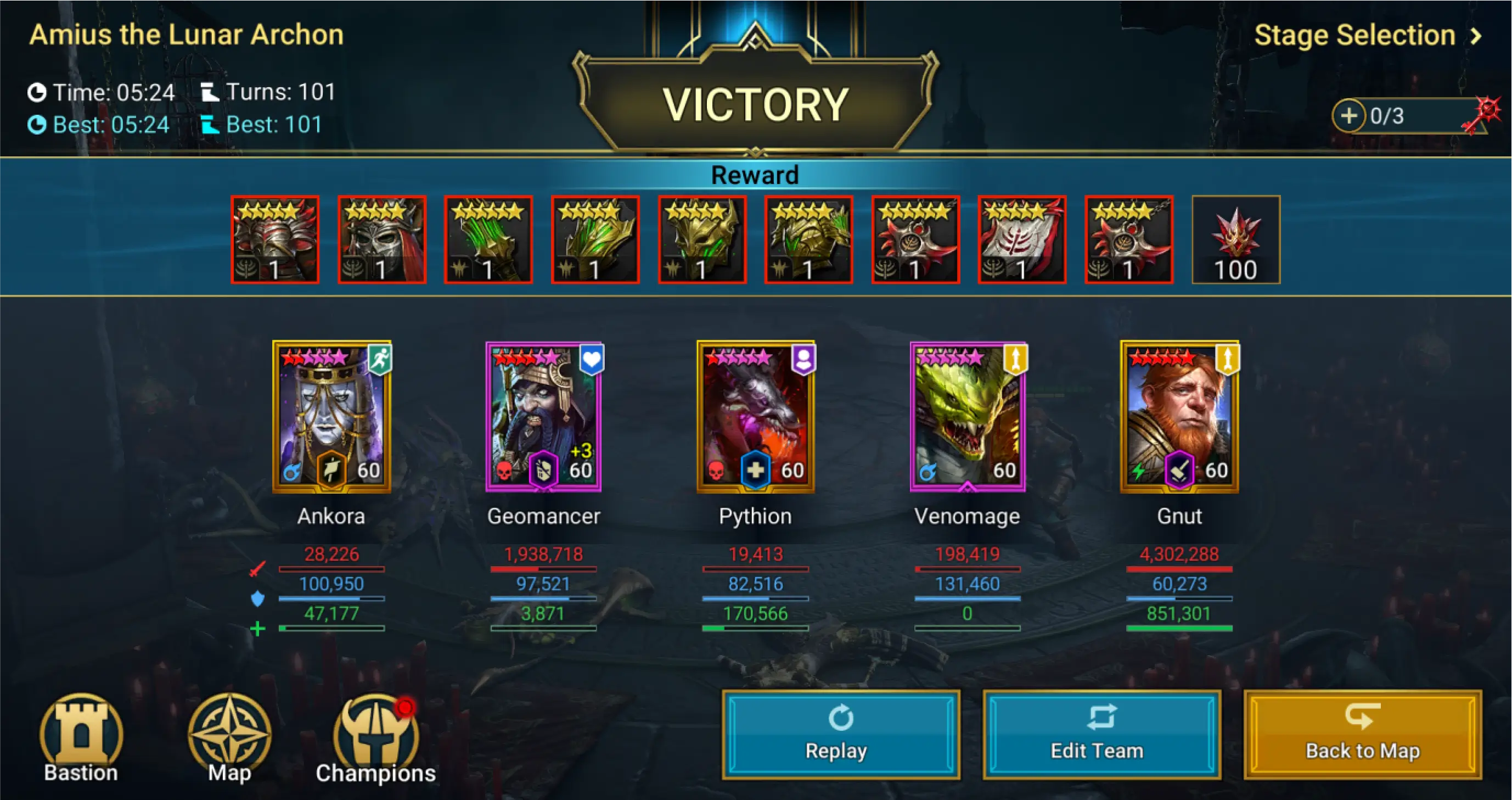Inspect the red crystal 100 reward
Image resolution: width=1512 pixels, height=800 pixels.
point(1235,239)
